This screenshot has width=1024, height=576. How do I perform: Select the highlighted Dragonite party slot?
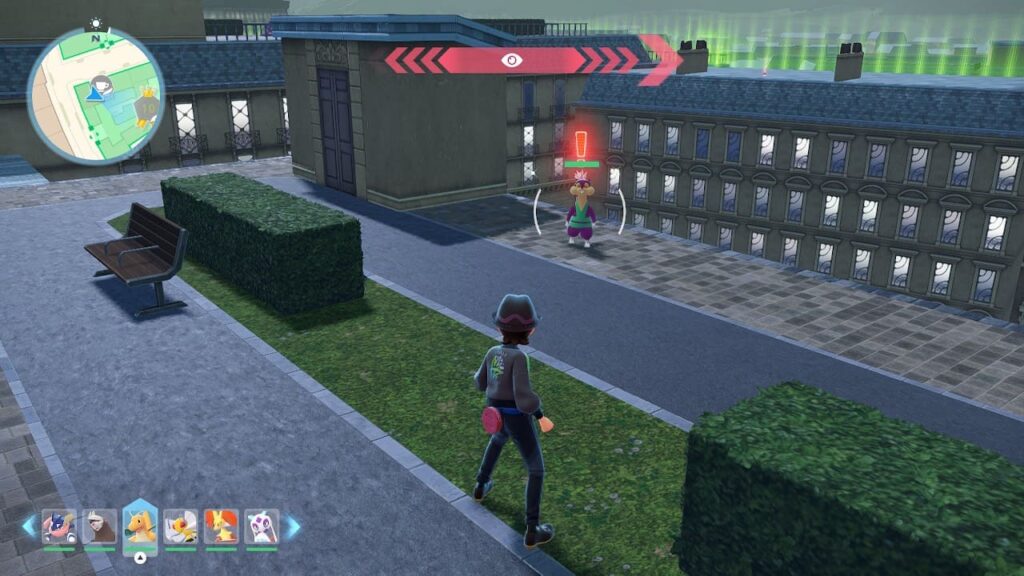pos(140,526)
